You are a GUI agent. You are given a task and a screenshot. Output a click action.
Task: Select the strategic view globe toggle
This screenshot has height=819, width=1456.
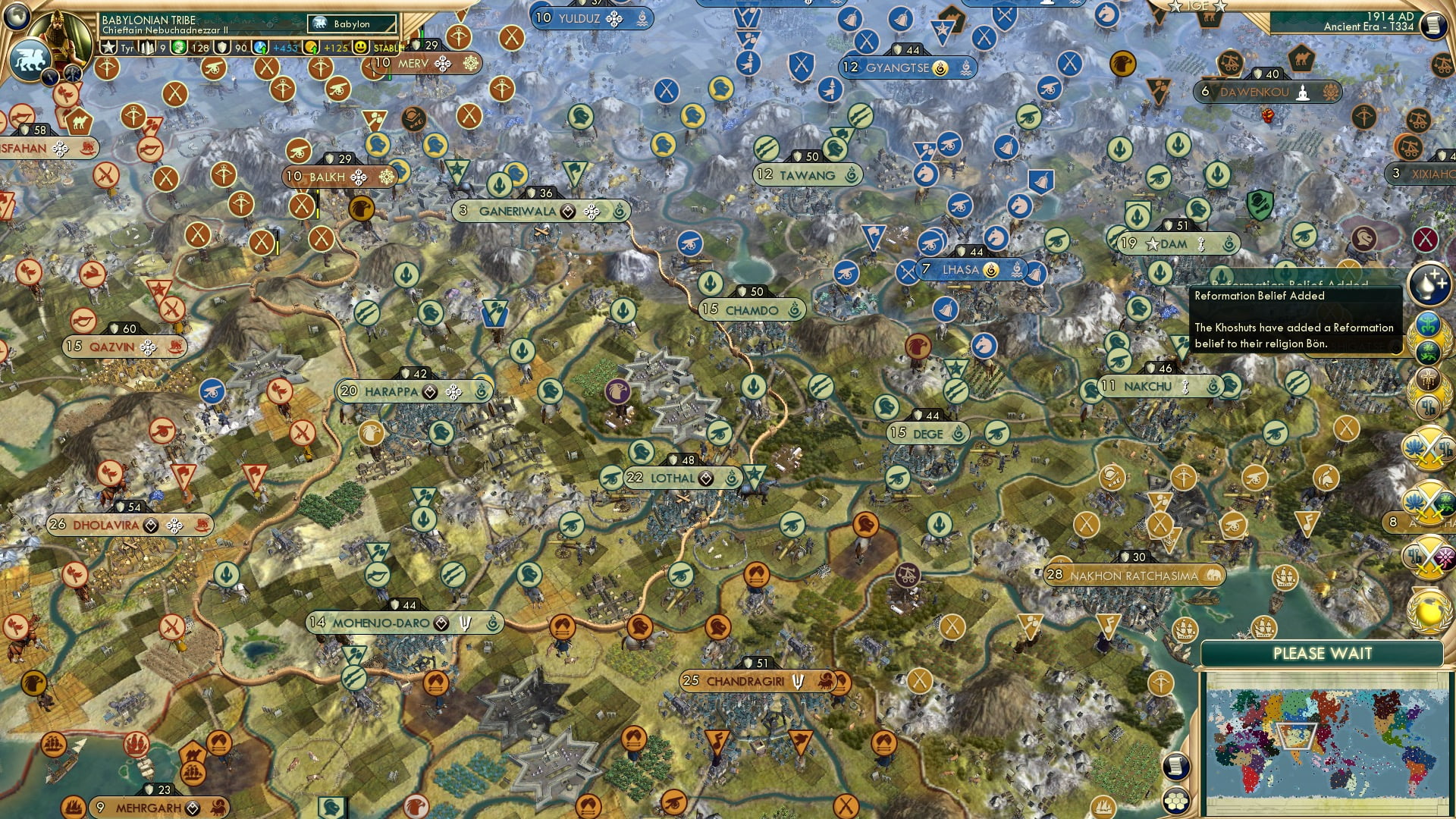pyautogui.click(x=17, y=17)
